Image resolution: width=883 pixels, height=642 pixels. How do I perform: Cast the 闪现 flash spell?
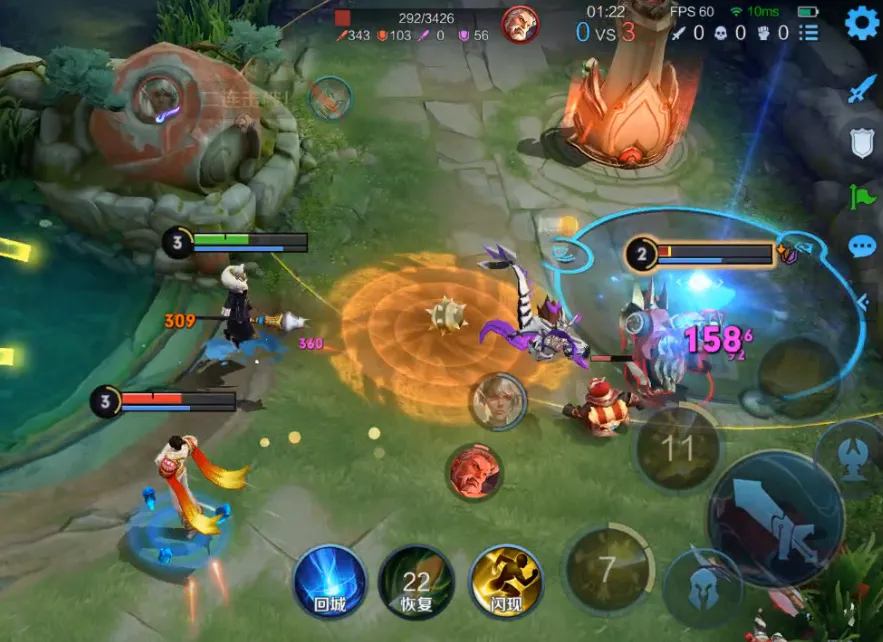(505, 581)
